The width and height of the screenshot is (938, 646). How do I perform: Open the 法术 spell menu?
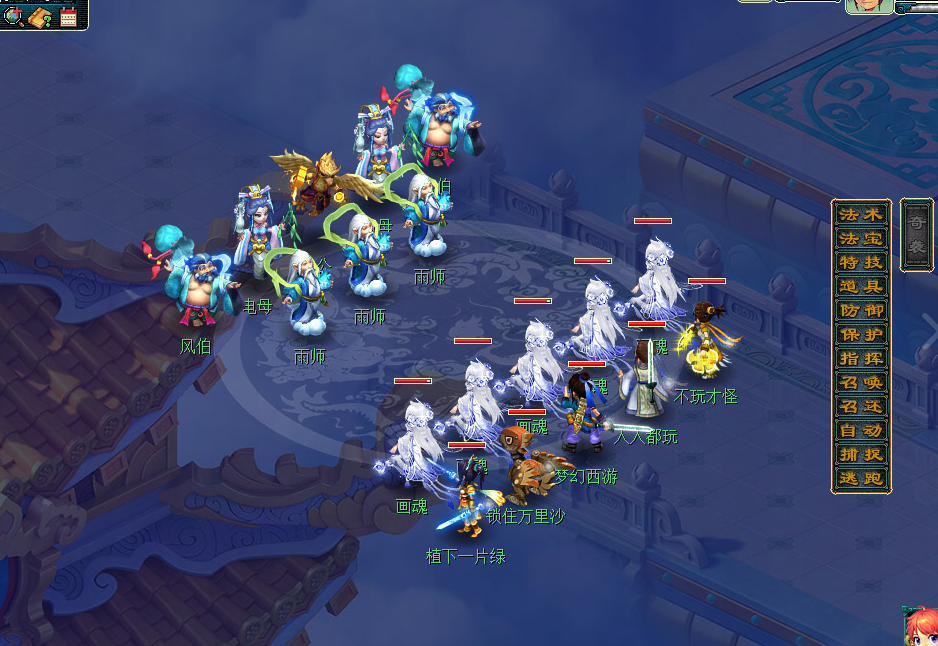click(x=861, y=215)
